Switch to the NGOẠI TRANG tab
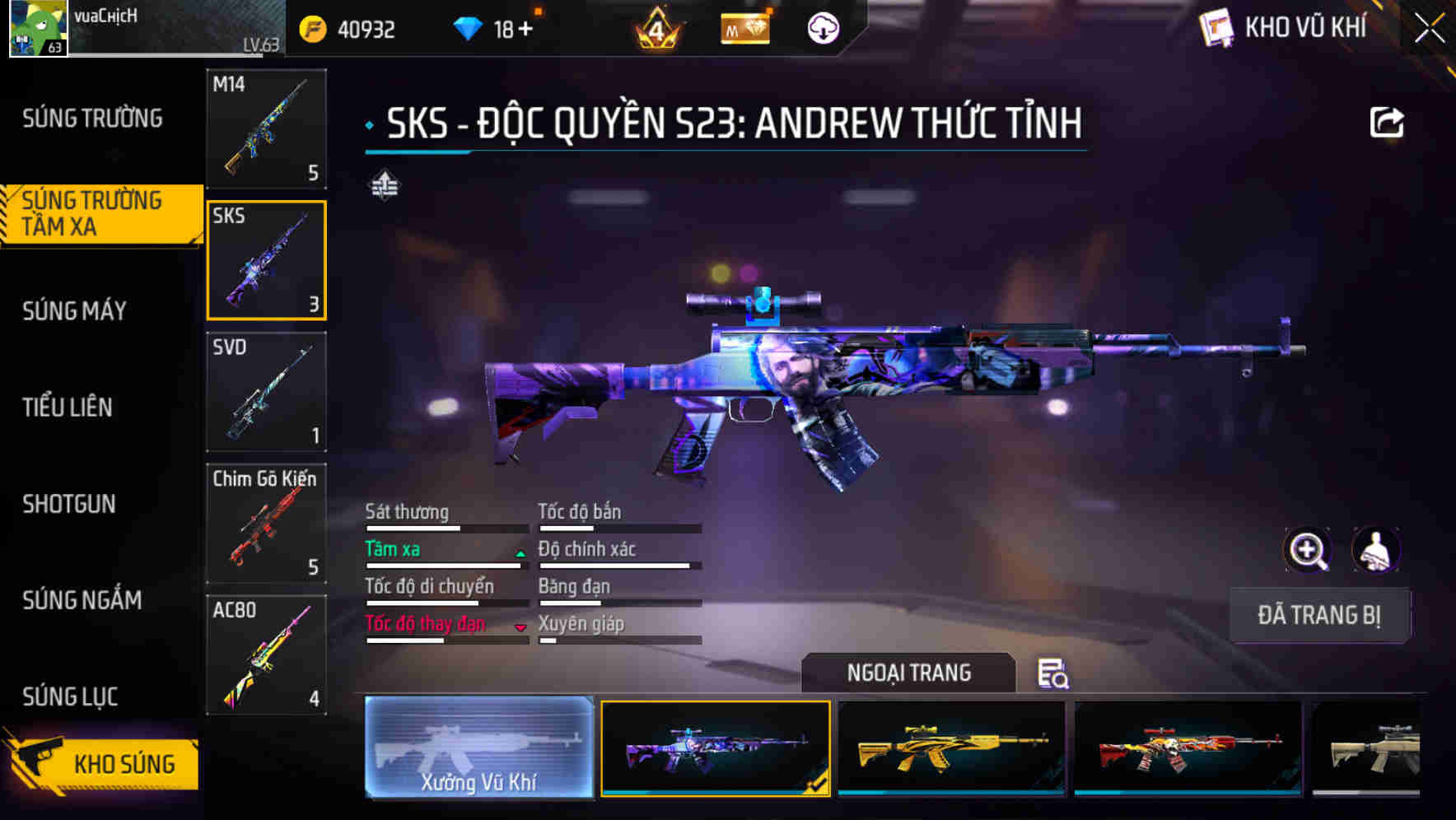This screenshot has height=820, width=1456. click(x=909, y=673)
